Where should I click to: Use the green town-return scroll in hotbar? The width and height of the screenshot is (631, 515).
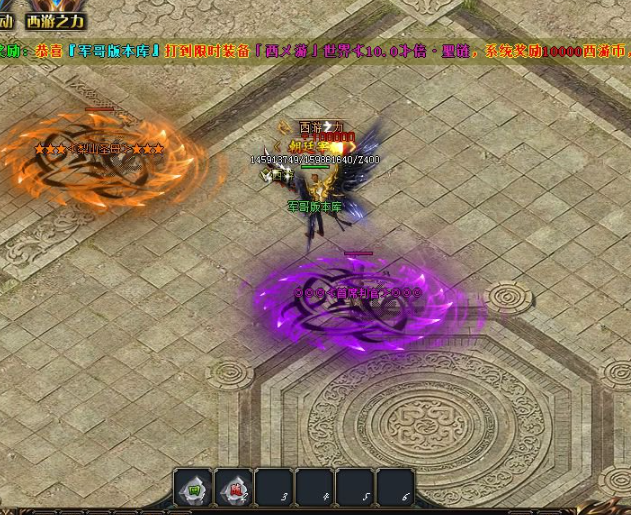193,489
